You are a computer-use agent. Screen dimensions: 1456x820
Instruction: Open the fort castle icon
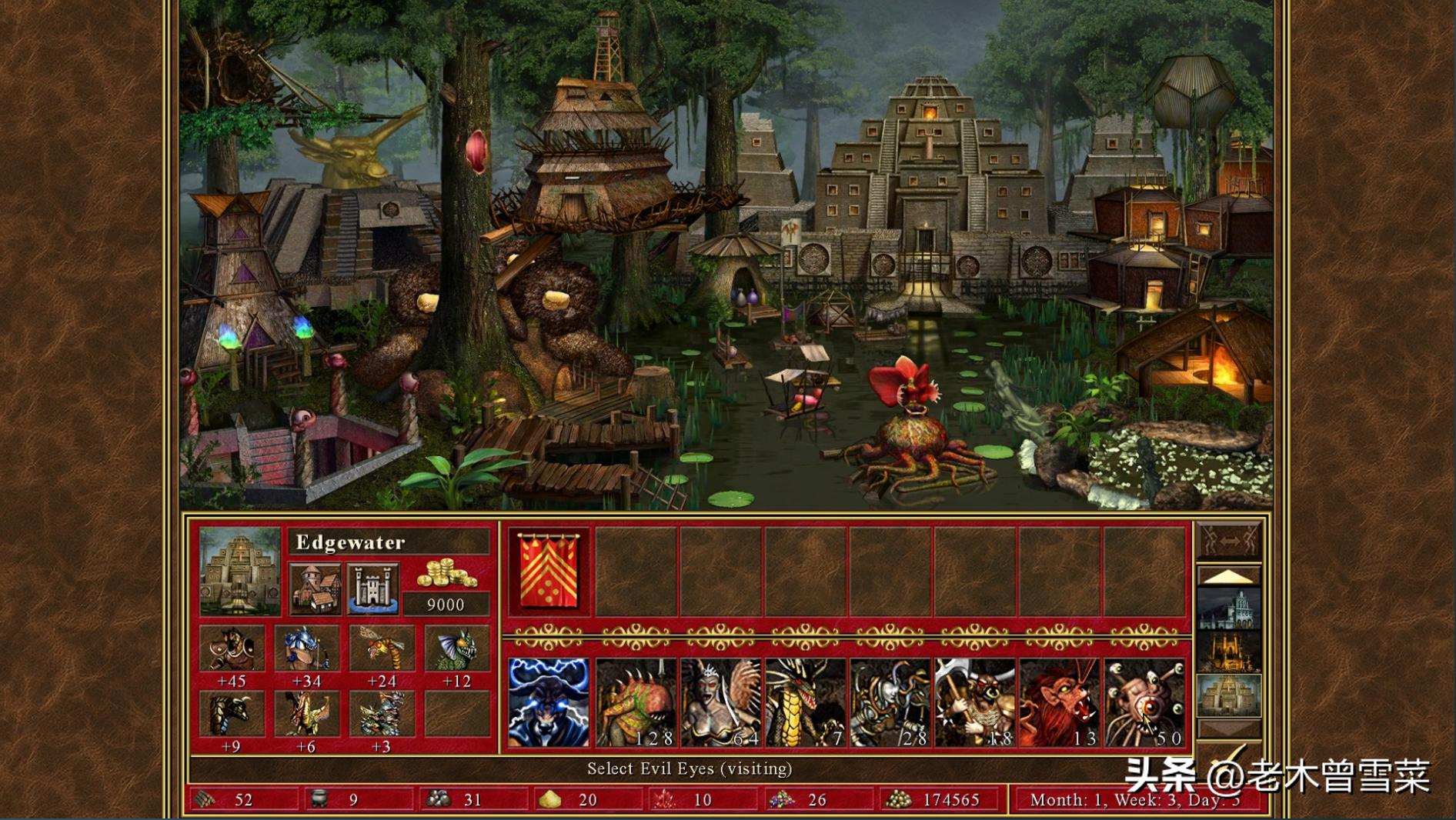(373, 588)
